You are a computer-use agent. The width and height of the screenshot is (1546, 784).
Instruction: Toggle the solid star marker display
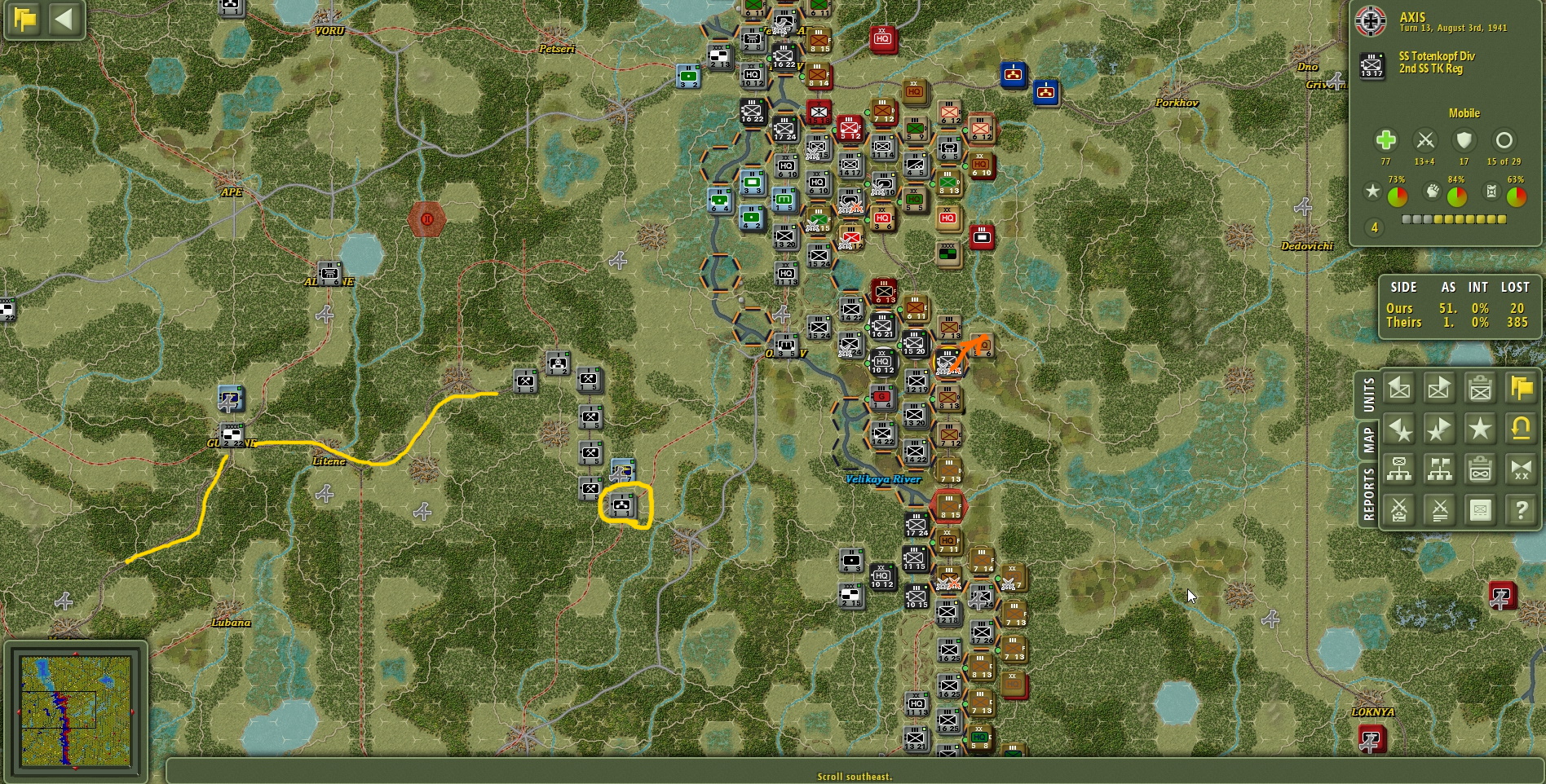(1480, 429)
